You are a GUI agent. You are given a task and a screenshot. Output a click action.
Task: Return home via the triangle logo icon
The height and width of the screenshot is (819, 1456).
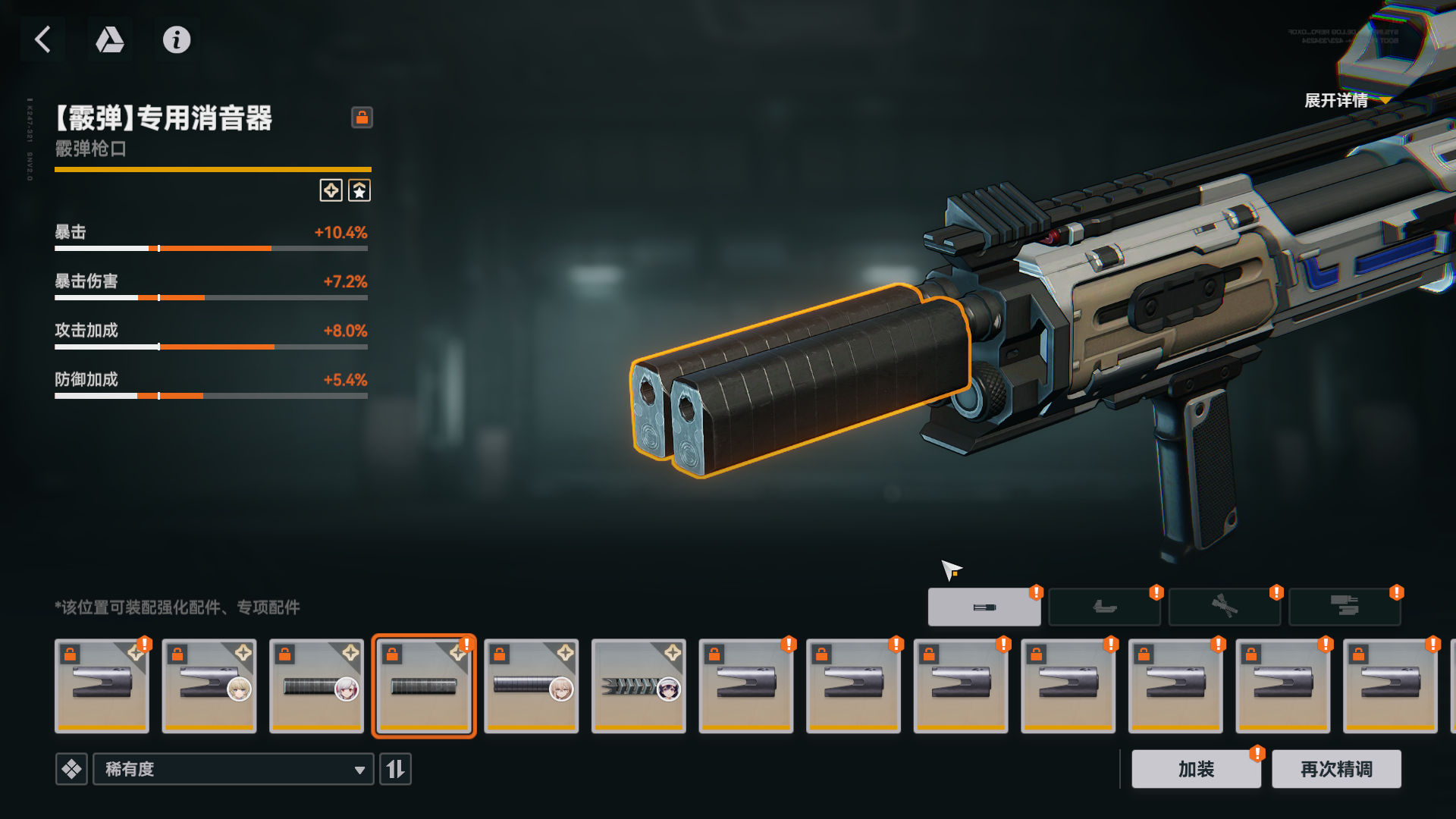click(110, 39)
